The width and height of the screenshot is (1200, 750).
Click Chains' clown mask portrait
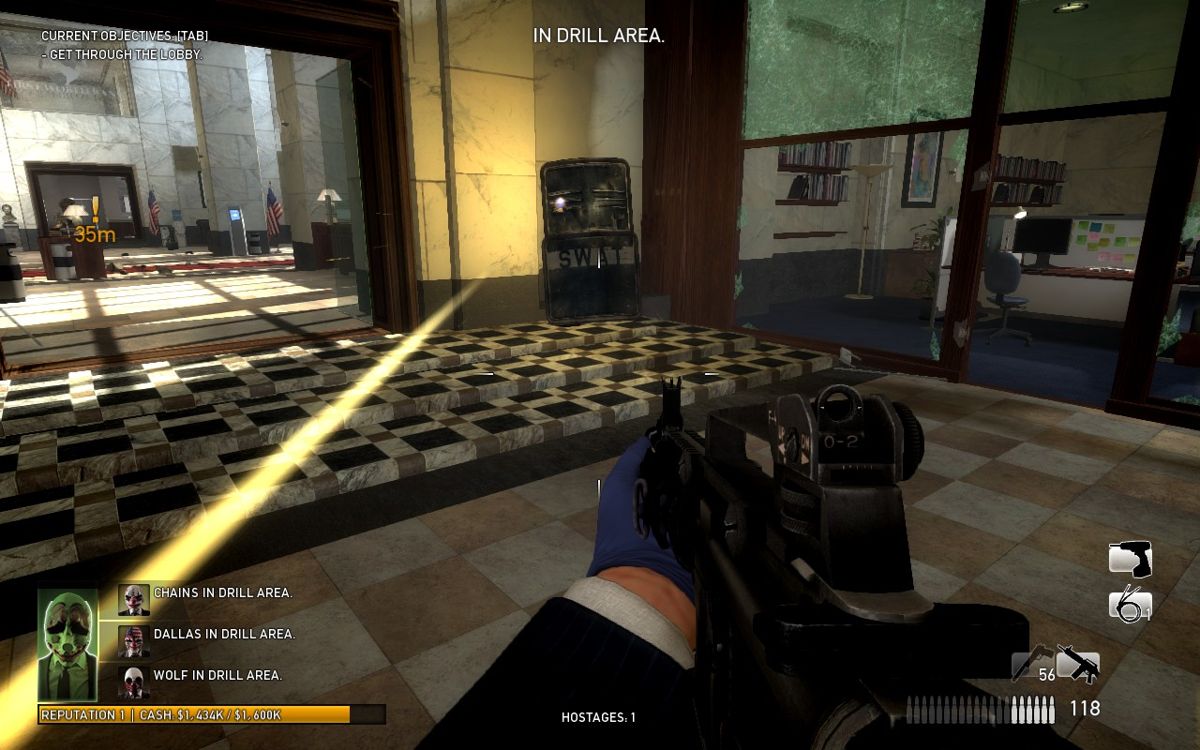point(134,598)
